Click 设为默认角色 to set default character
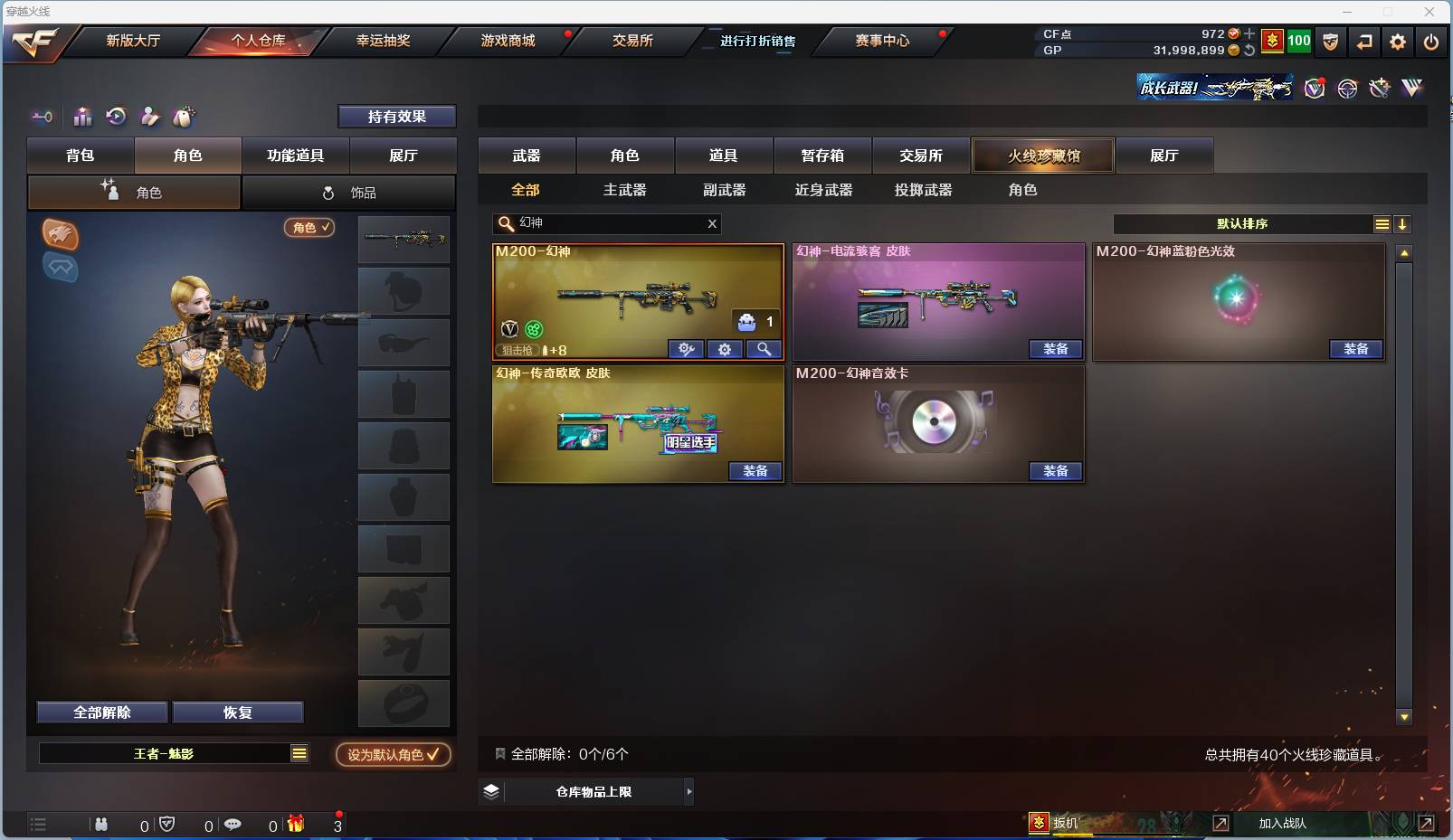Viewport: 1453px width, 840px height. [393, 755]
